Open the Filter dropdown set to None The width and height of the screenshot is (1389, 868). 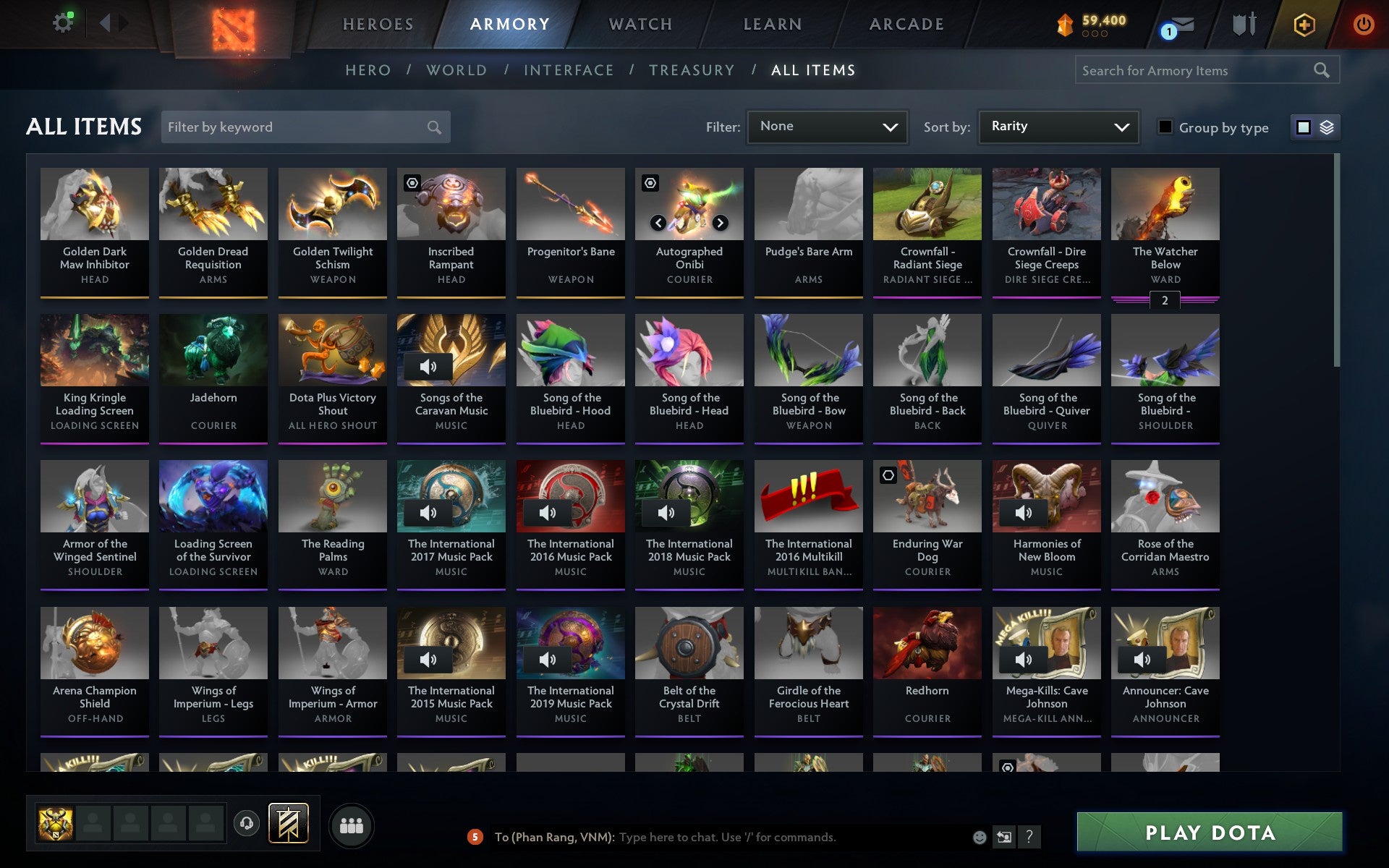(827, 127)
